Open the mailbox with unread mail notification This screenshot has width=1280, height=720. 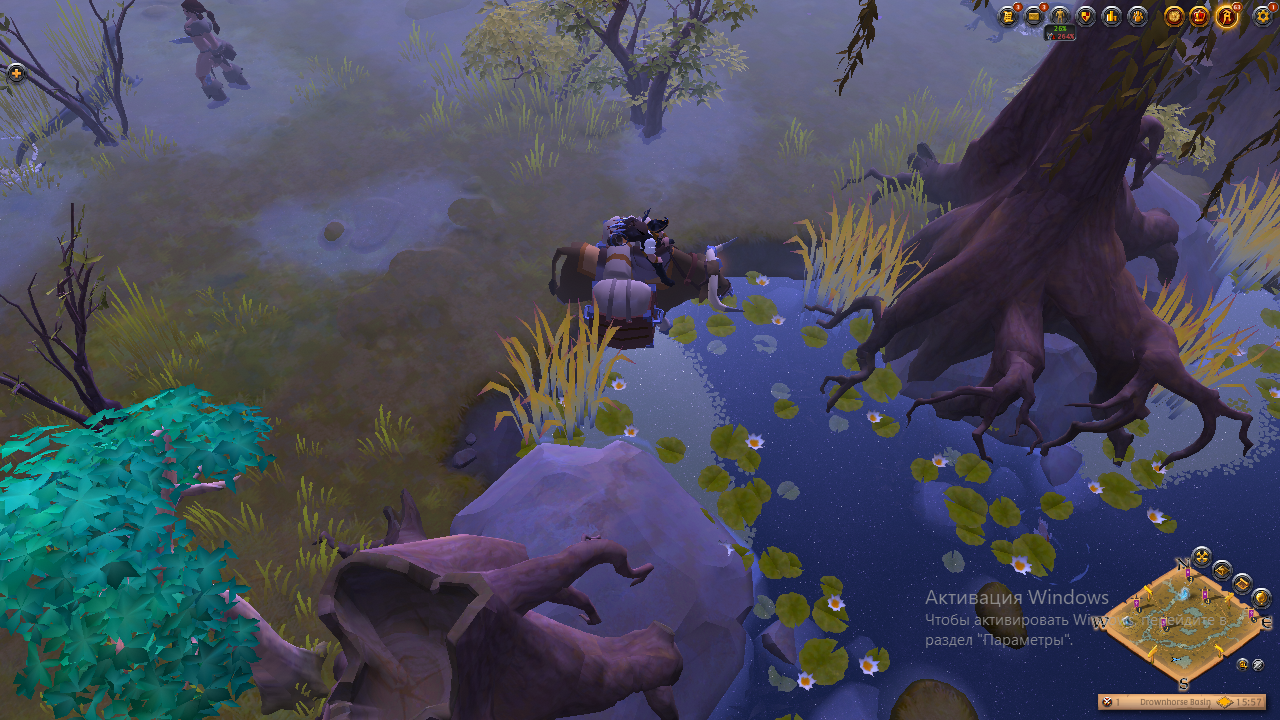tap(1034, 16)
